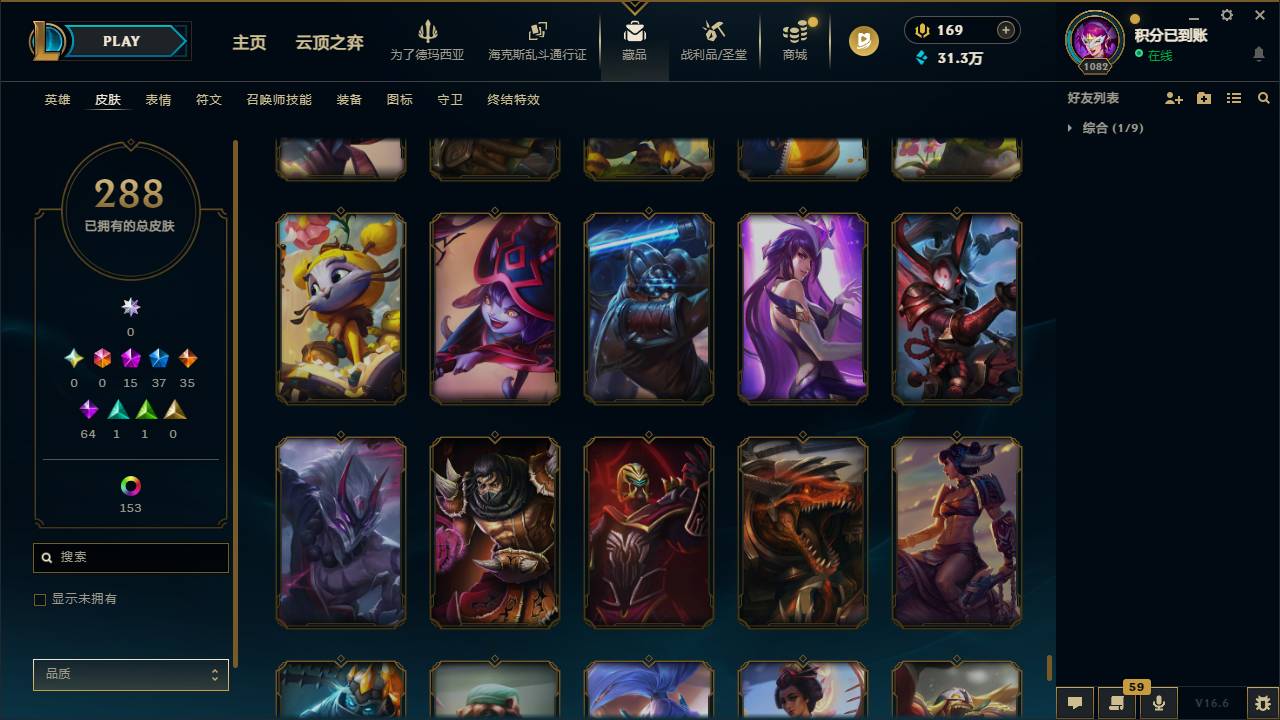Expand the 综合 (1/9) friend group
Image resolution: width=1280 pixels, height=720 pixels.
tap(1106, 128)
